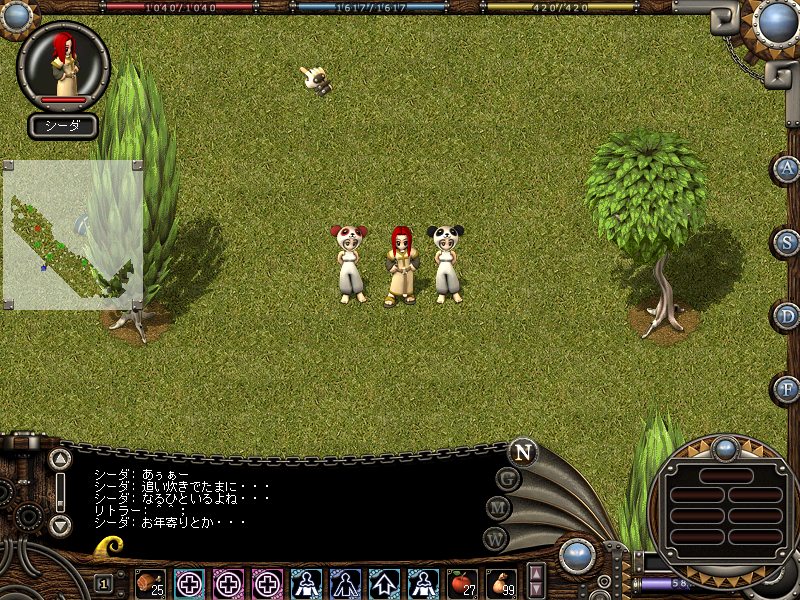The image size is (800, 600).
Task: Select the N chat channel button
Action: 522,452
